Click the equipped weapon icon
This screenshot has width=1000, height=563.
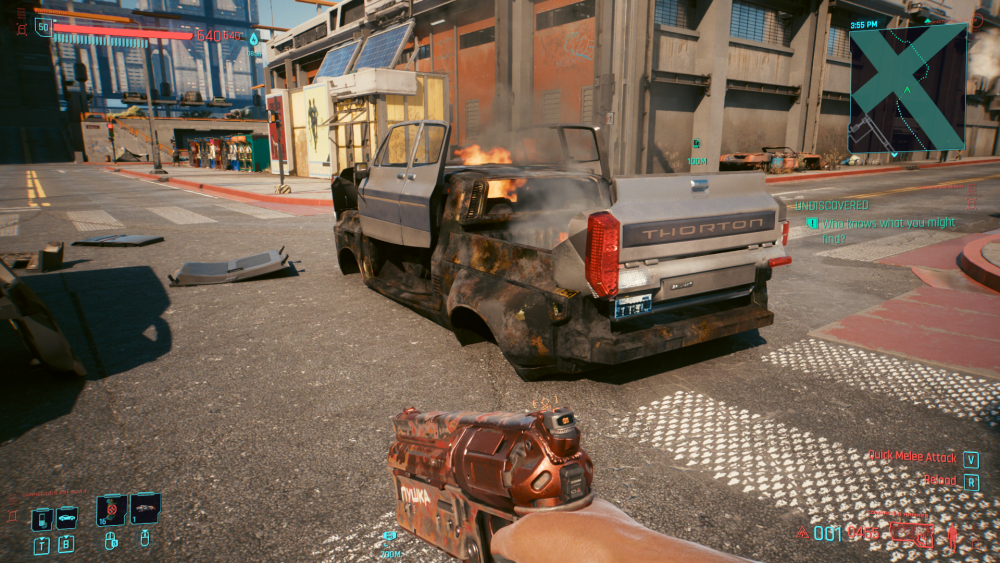point(912,533)
